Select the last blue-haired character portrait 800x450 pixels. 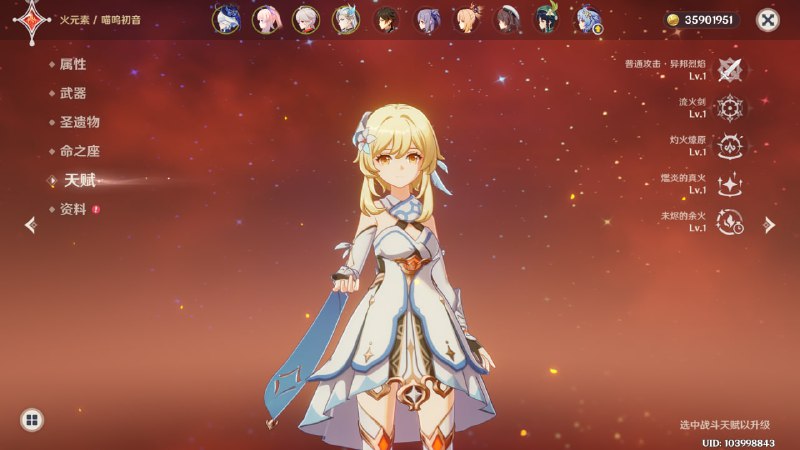tap(588, 20)
